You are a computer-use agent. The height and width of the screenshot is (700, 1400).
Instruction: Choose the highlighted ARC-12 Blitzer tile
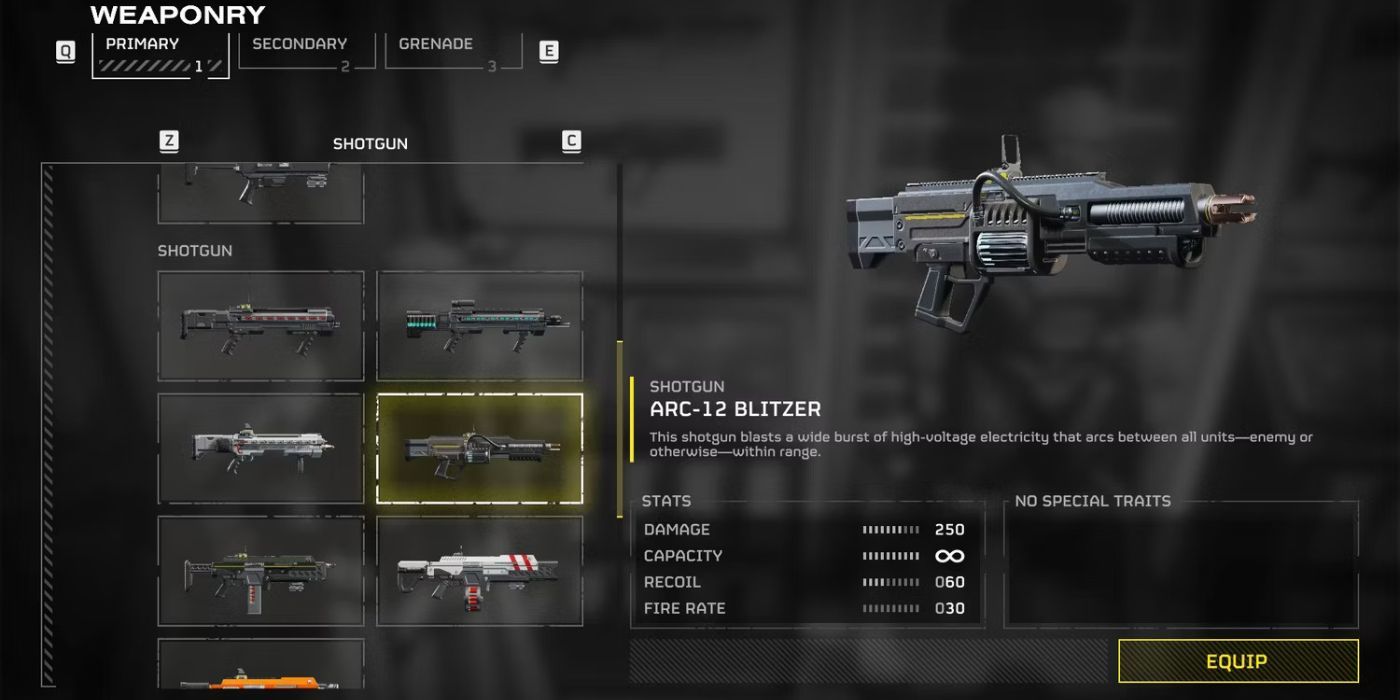pos(480,448)
